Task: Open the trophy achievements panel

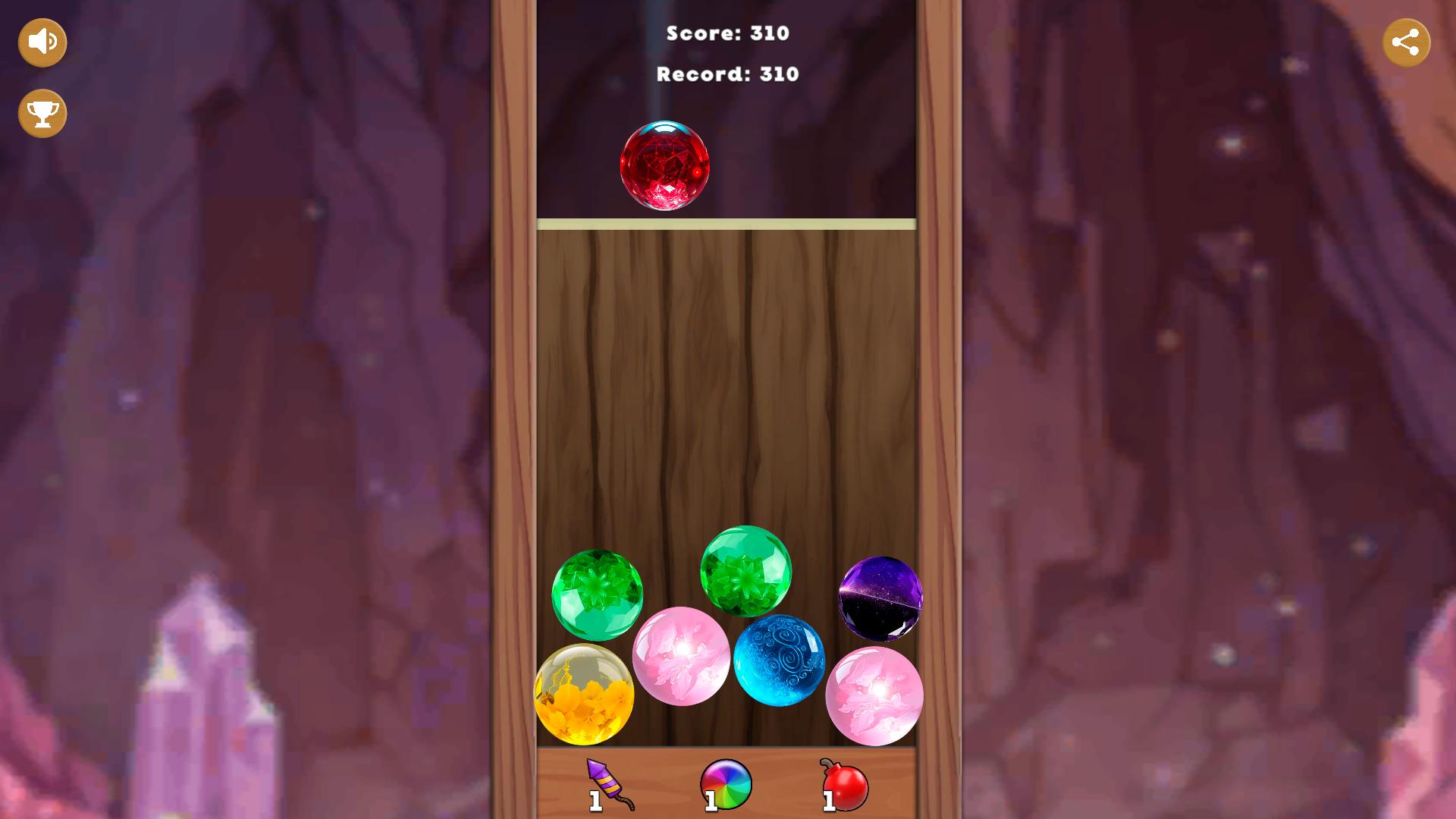Action: [42, 113]
